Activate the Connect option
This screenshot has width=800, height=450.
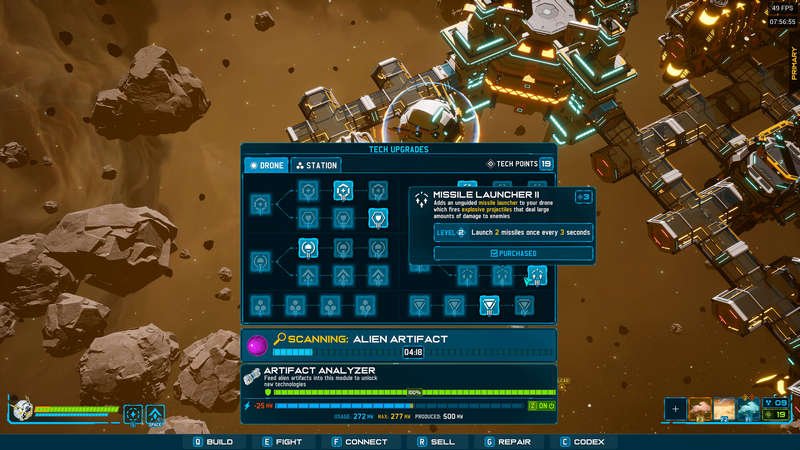click(x=358, y=441)
